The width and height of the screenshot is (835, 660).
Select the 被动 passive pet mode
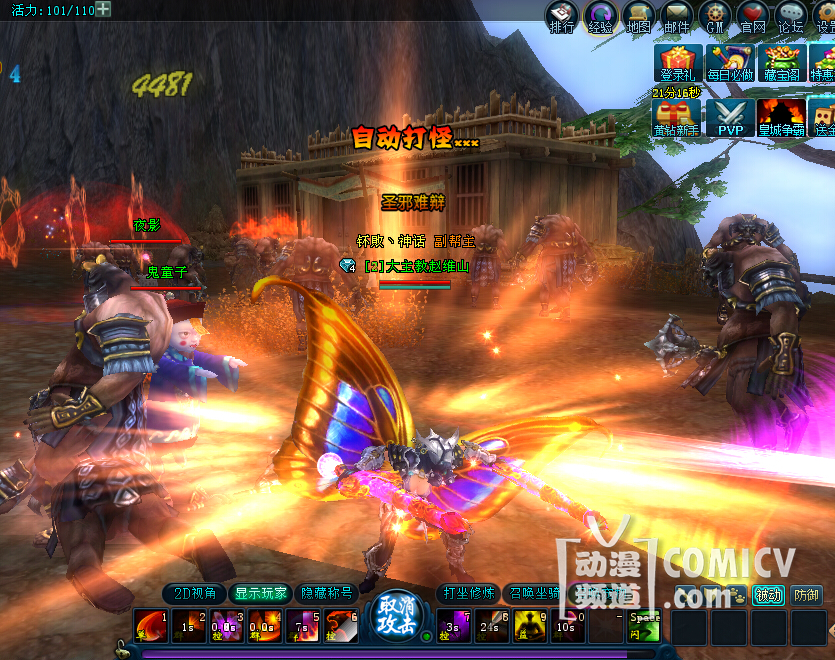[768, 595]
